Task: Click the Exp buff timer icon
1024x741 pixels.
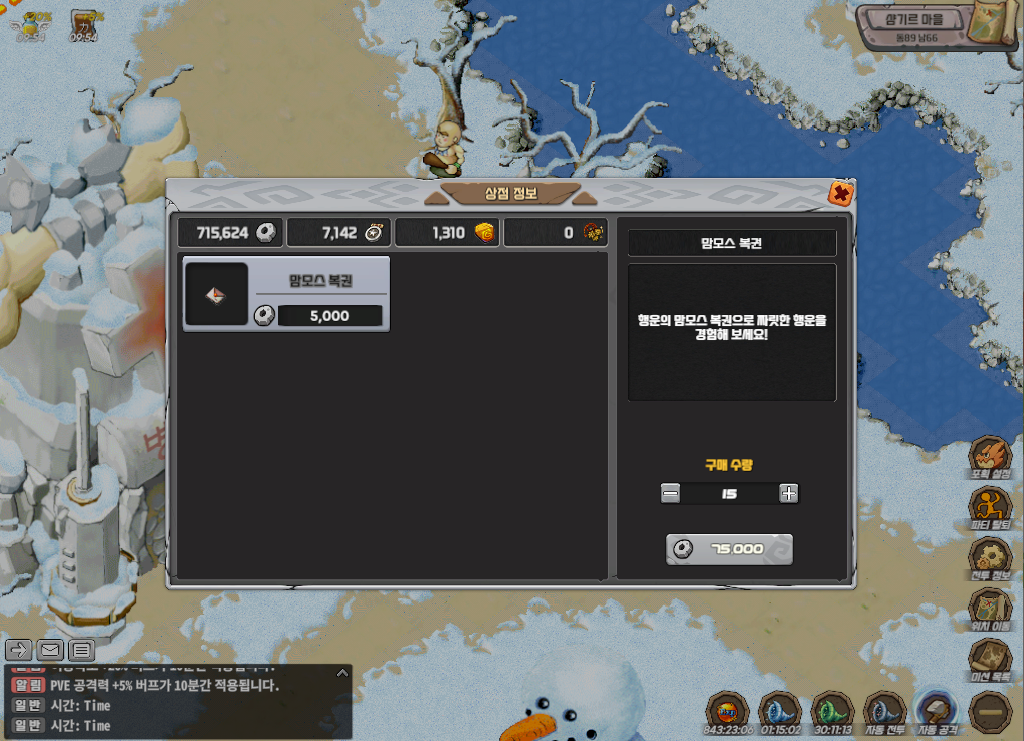Action: [x=727, y=711]
